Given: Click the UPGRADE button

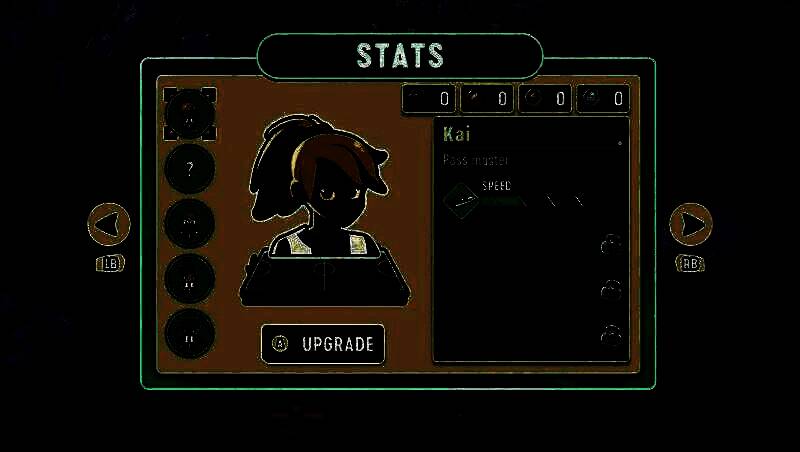Looking at the screenshot, I should coord(323,344).
